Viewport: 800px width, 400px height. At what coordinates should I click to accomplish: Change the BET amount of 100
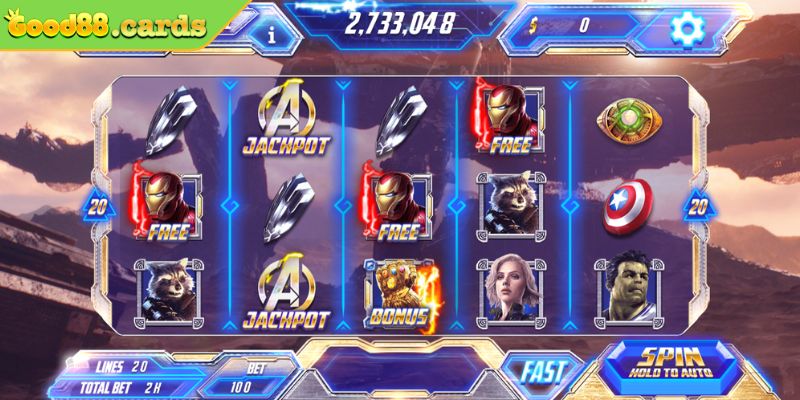(x=244, y=383)
